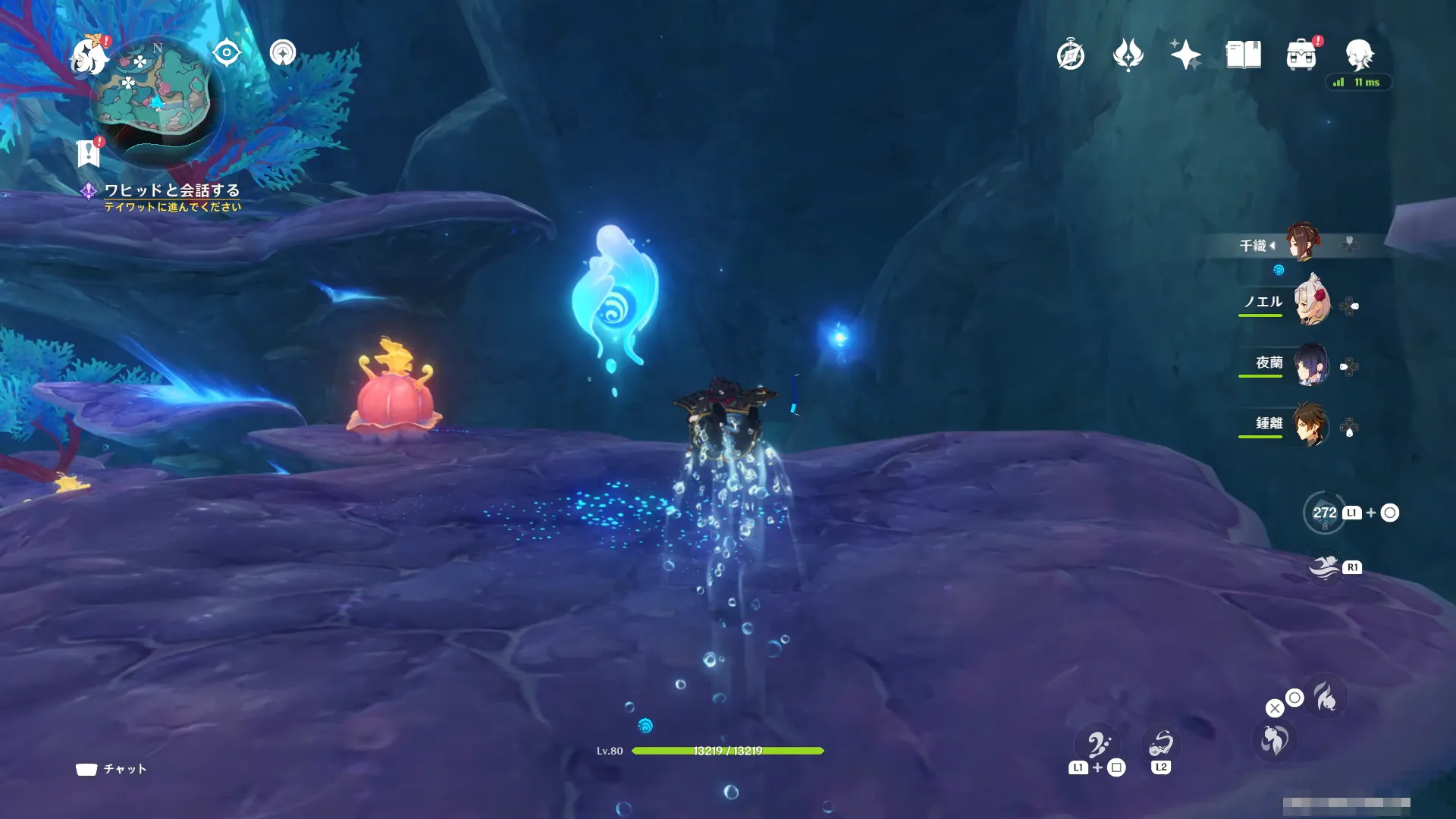1456x819 pixels.
Task: Switch to party member 夜蘭
Action: tap(1310, 365)
